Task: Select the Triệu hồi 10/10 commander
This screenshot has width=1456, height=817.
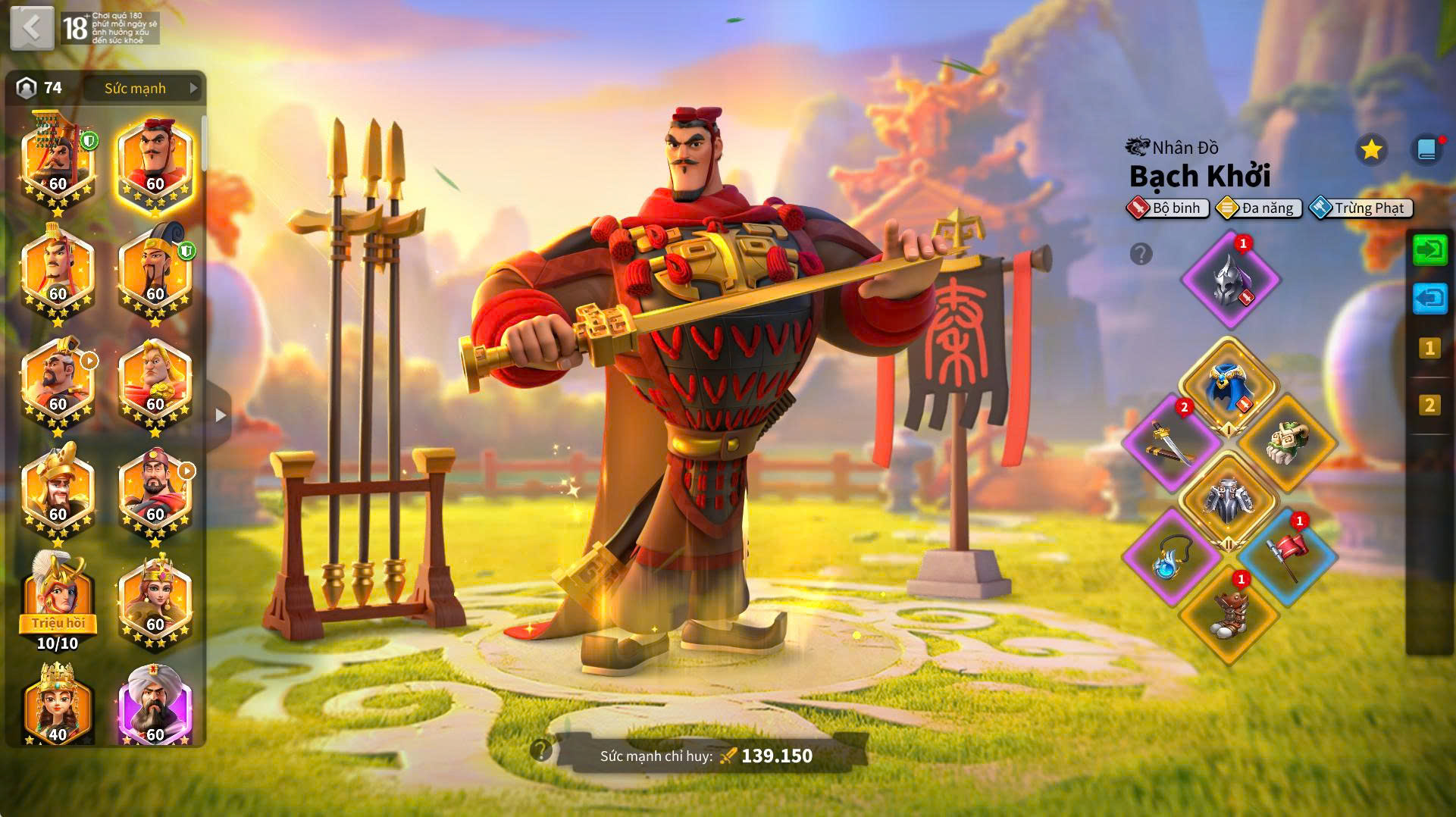Action: (x=58, y=600)
